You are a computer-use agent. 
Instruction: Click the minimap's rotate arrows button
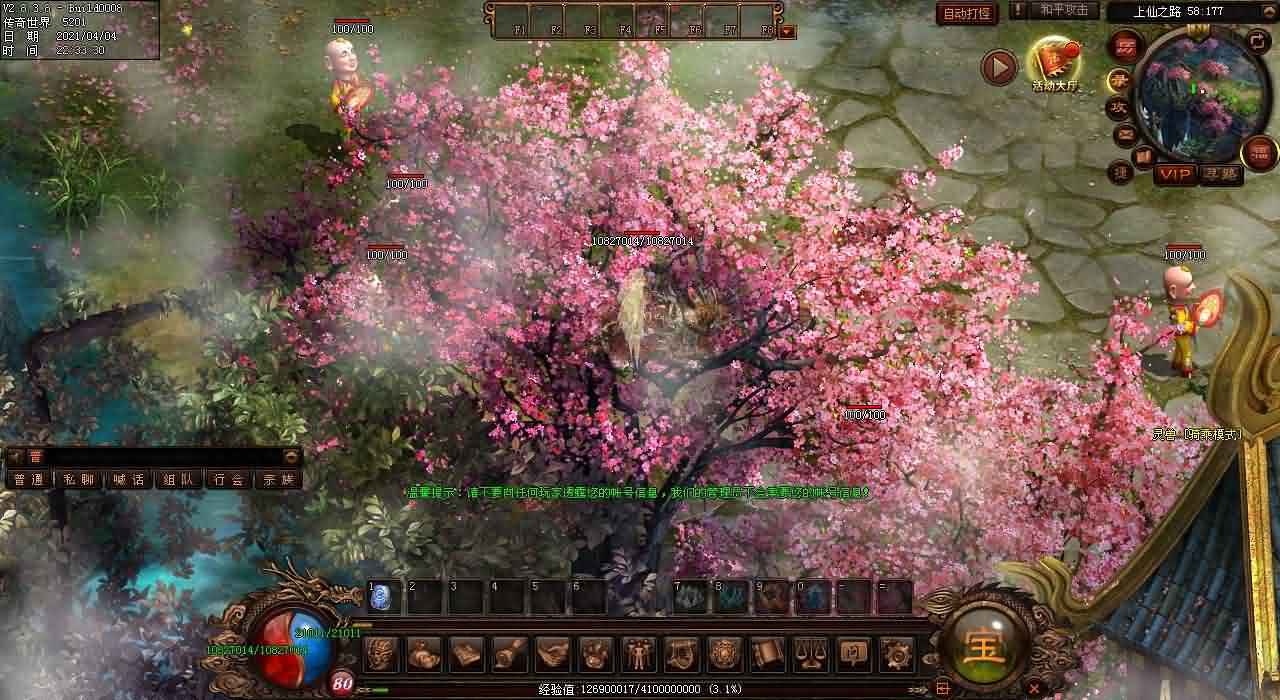pos(1258,40)
